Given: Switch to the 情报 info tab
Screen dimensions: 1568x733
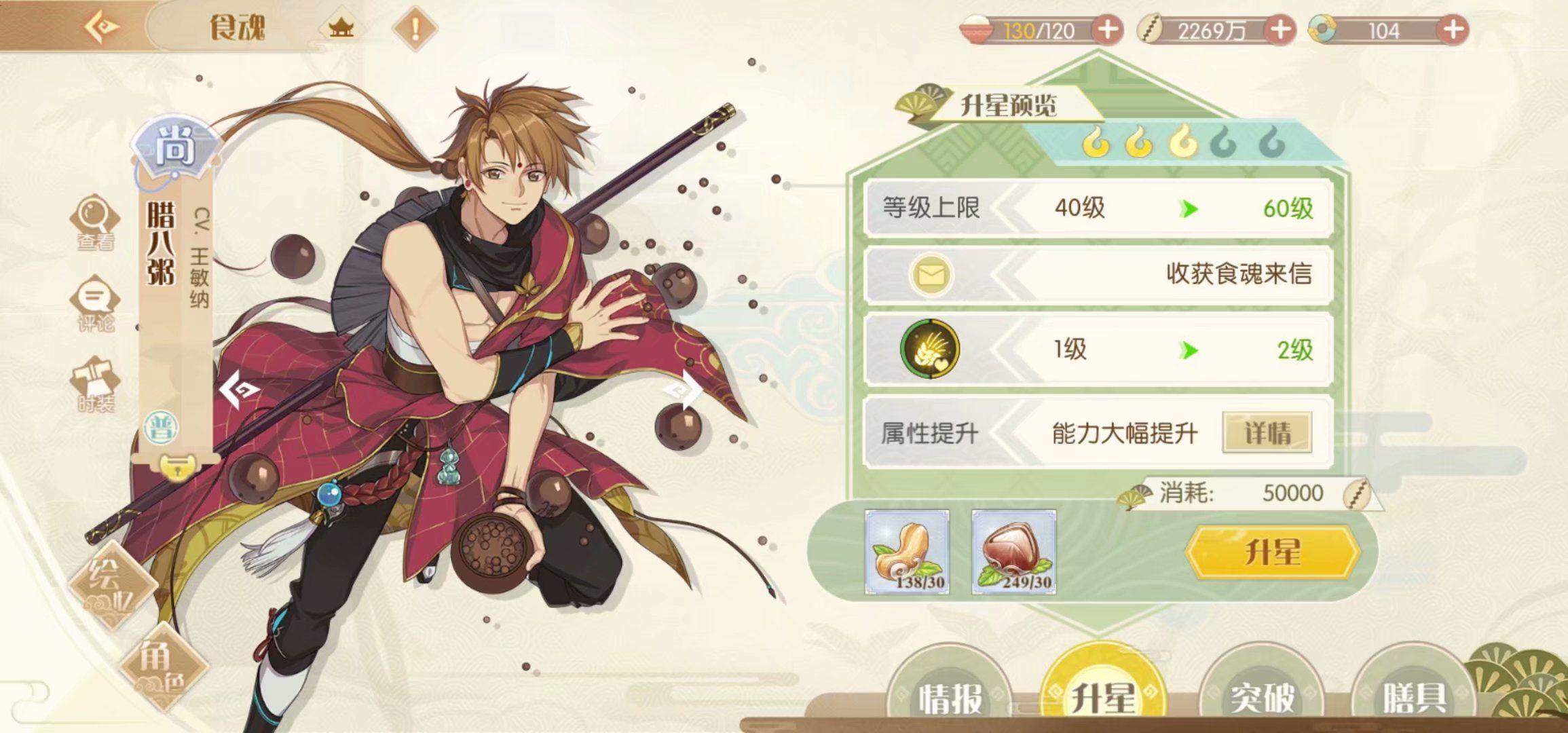Looking at the screenshot, I should pyautogui.click(x=950, y=696).
